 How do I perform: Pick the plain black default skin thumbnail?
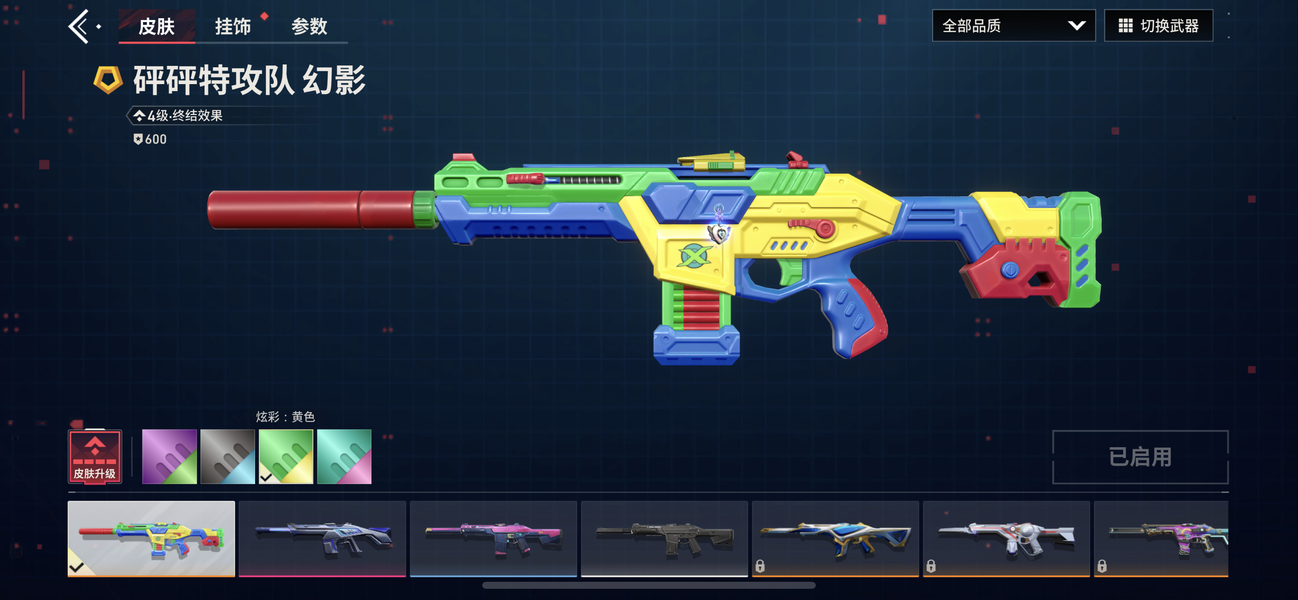664,538
